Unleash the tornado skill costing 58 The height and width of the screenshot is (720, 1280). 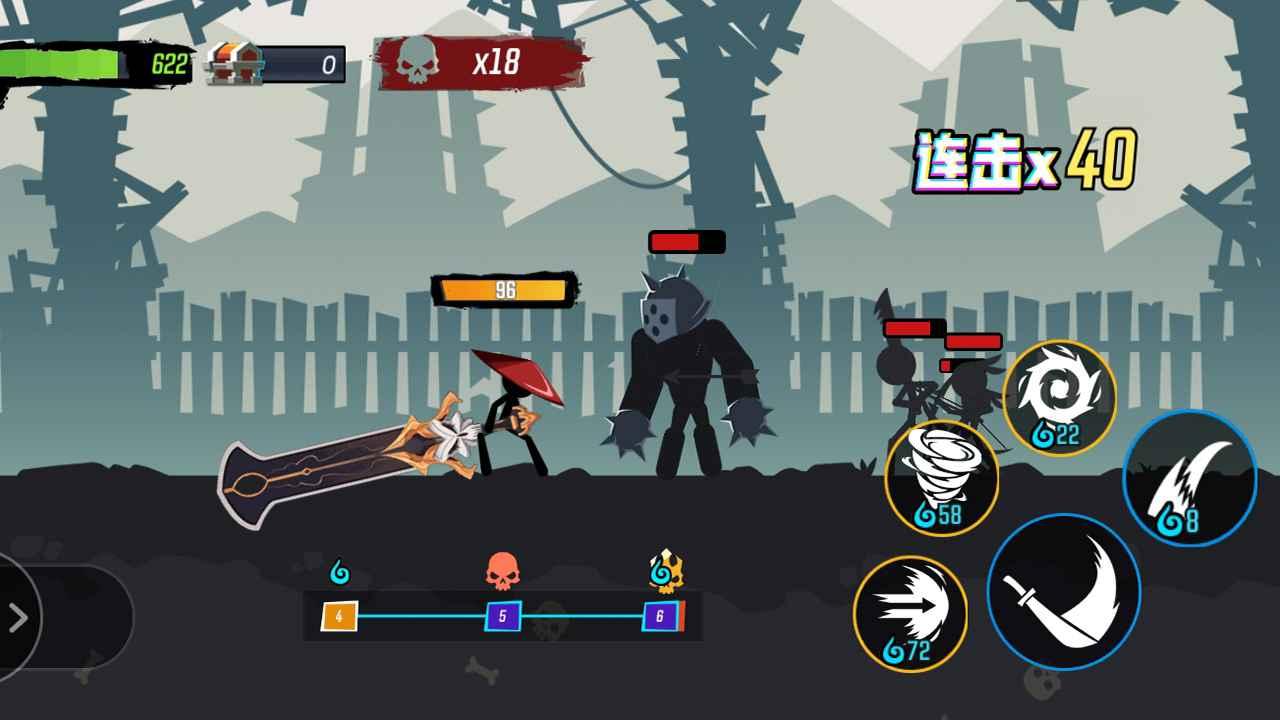[940, 480]
